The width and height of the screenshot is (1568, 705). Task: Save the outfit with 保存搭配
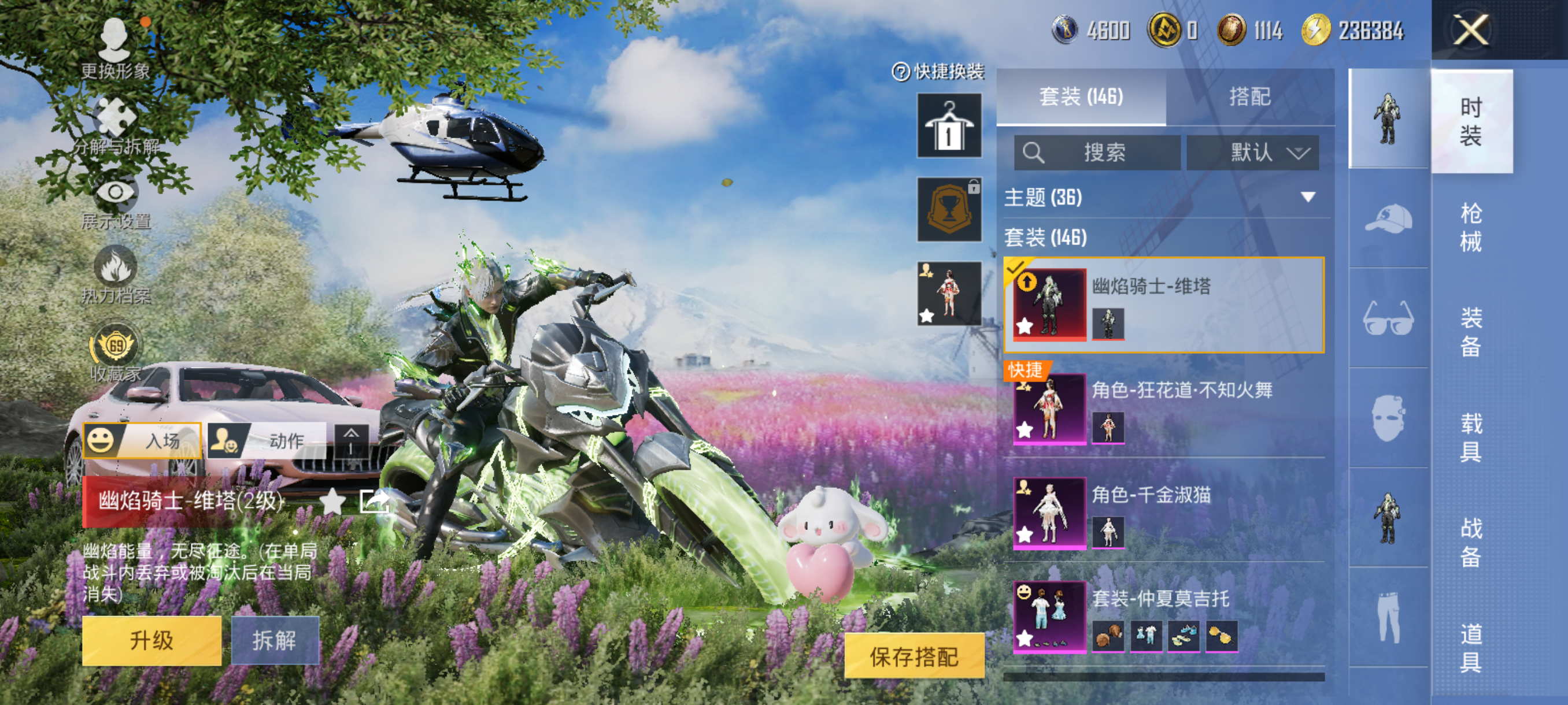click(x=914, y=656)
